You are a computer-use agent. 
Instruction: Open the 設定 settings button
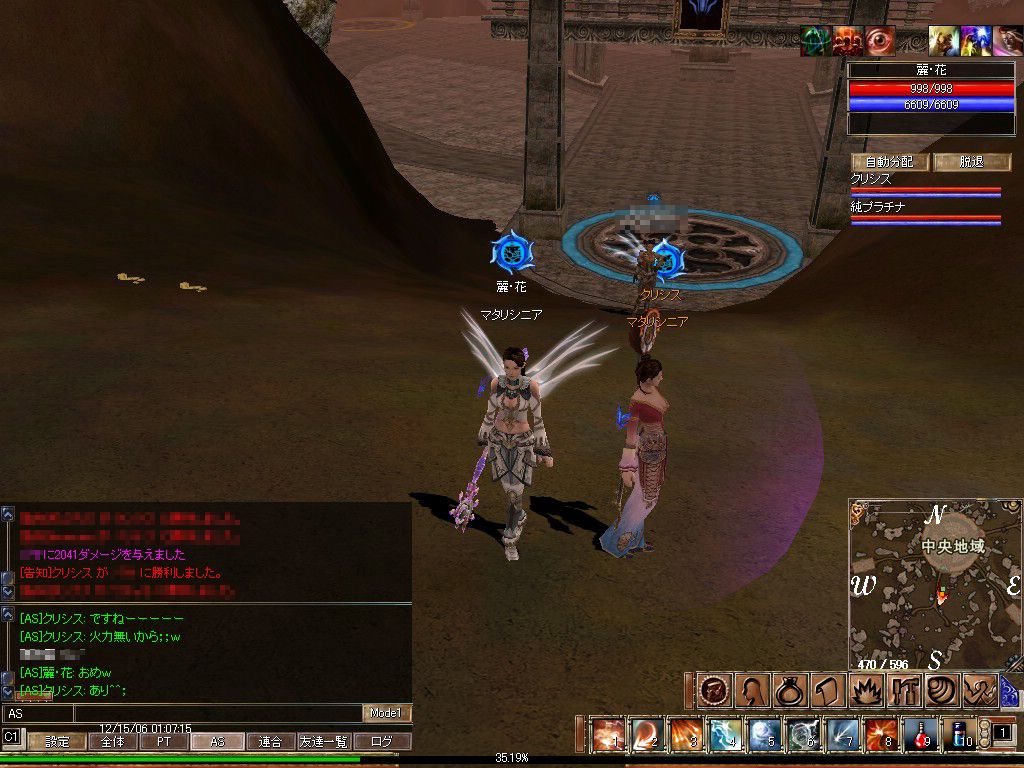coord(57,742)
